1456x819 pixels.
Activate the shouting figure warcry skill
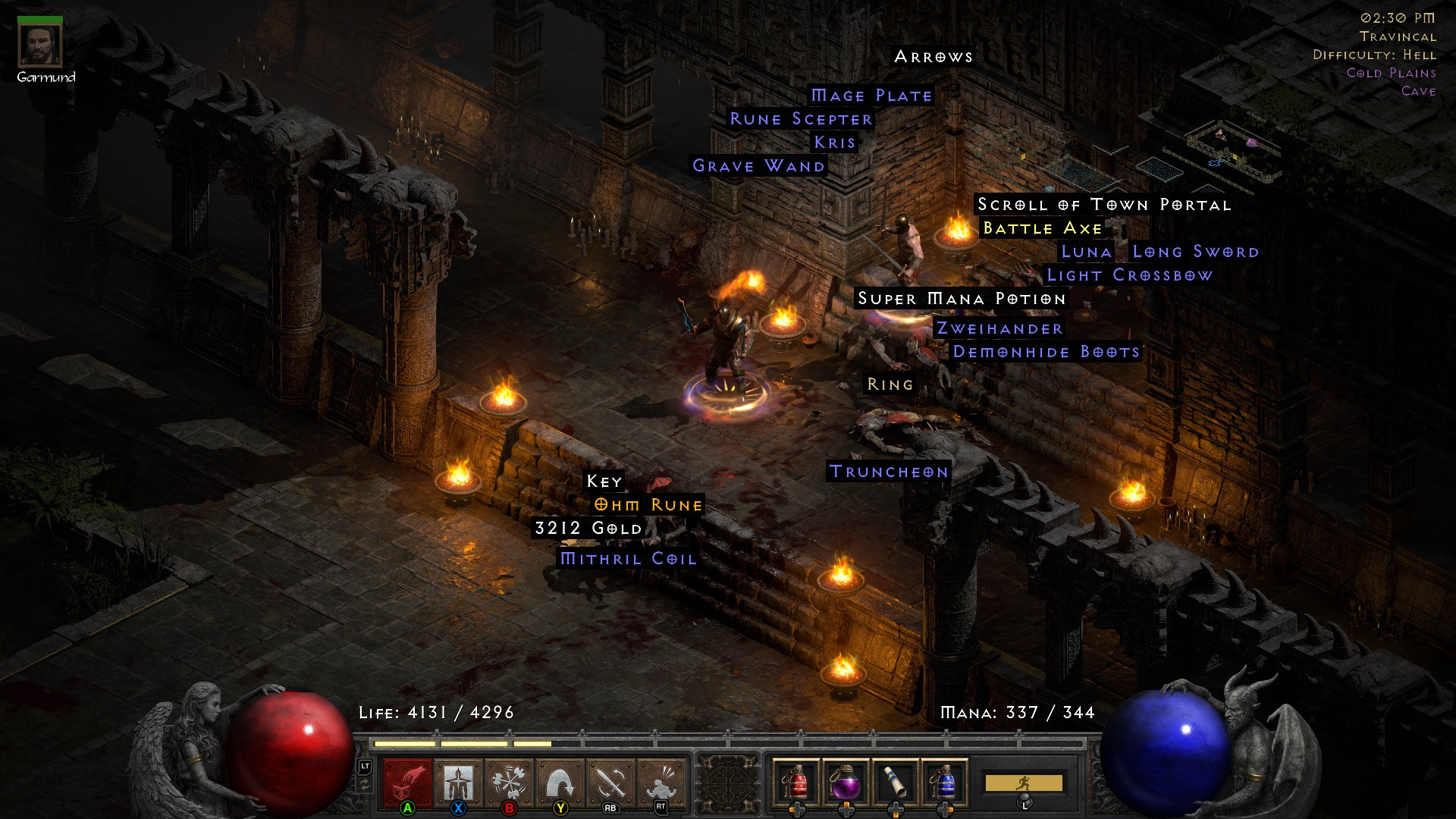(661, 782)
